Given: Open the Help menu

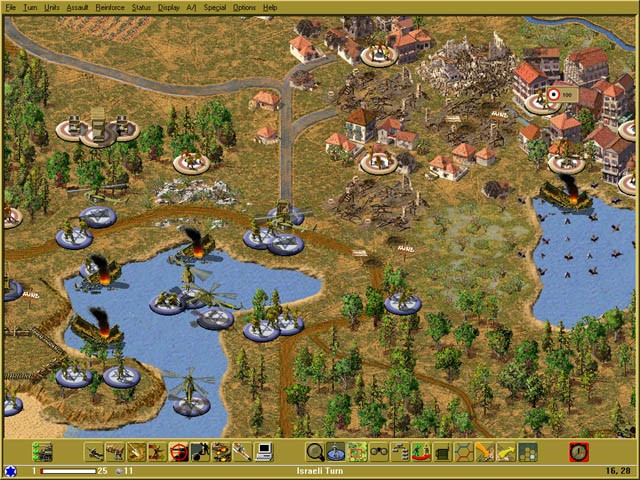Looking at the screenshot, I should point(270,7).
